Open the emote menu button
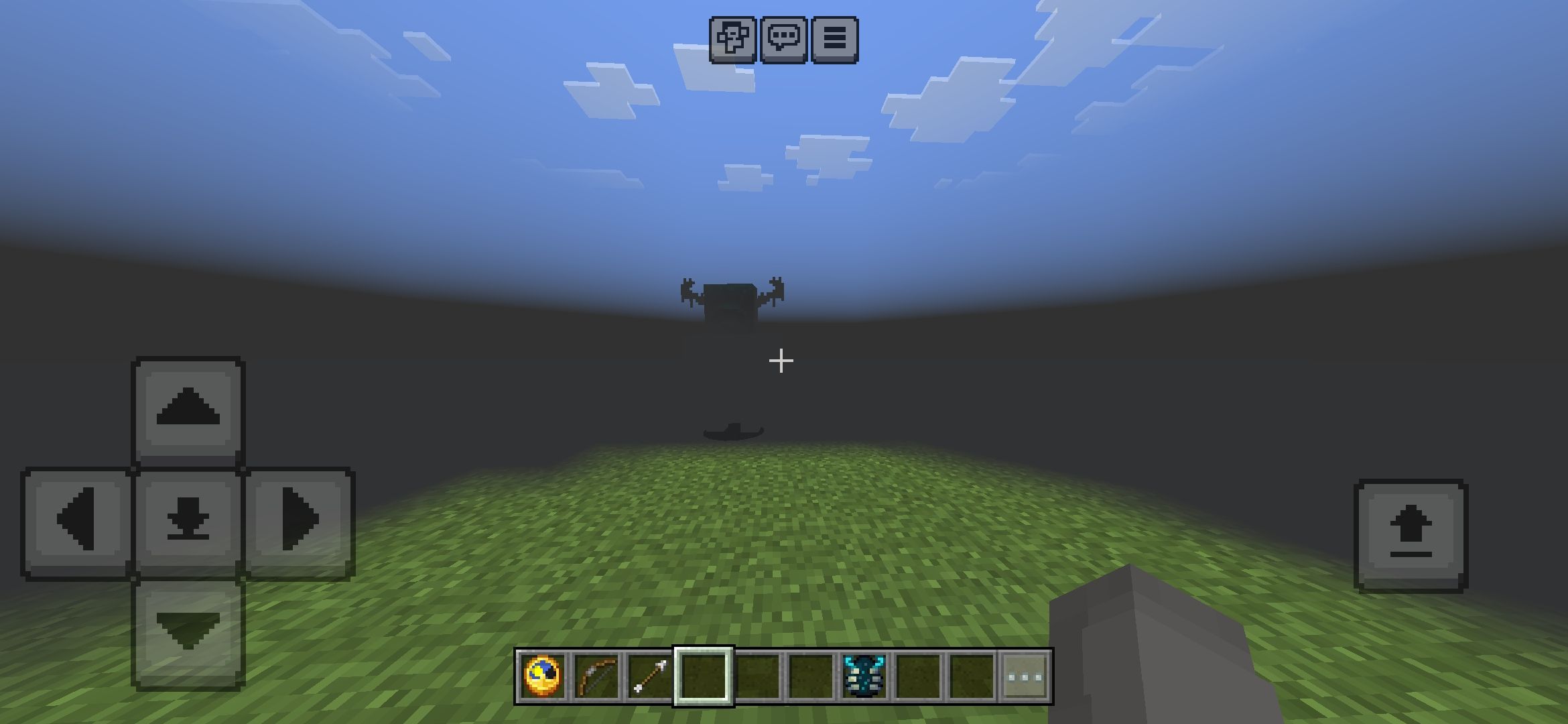This screenshot has width=1568, height=724. pyautogui.click(x=732, y=40)
